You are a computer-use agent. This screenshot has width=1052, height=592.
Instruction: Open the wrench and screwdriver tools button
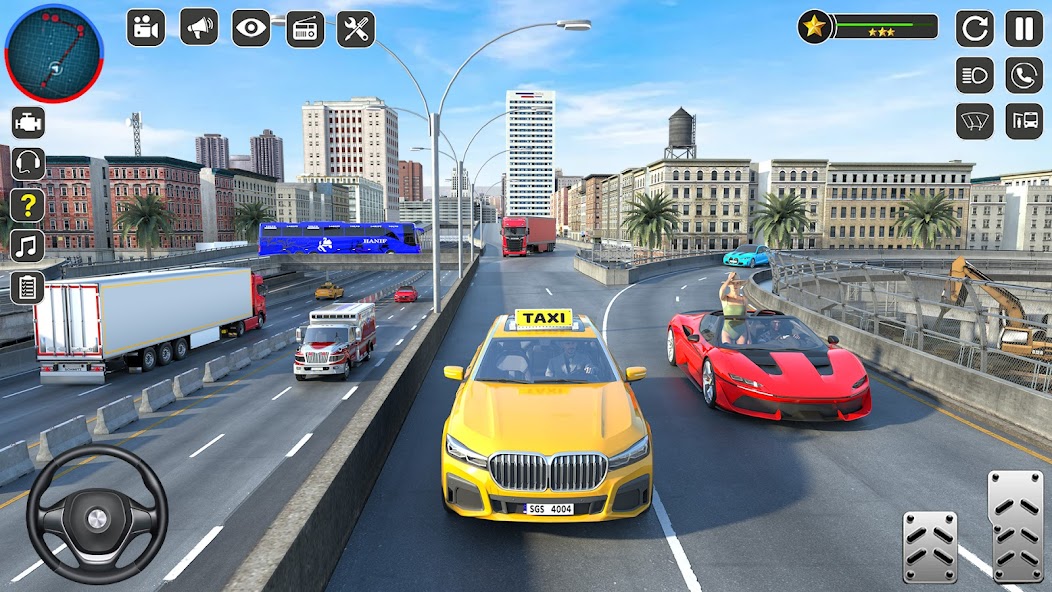click(x=356, y=29)
